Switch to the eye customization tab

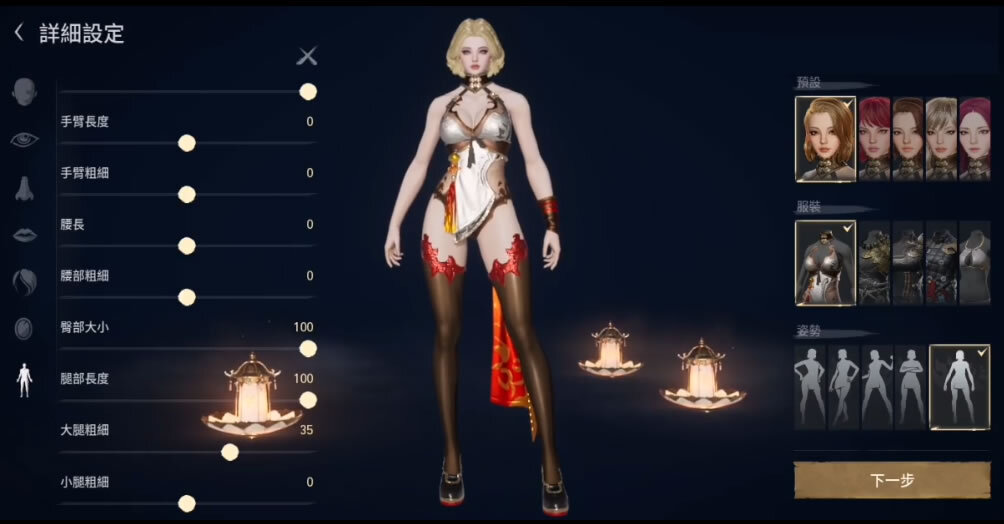point(25,140)
